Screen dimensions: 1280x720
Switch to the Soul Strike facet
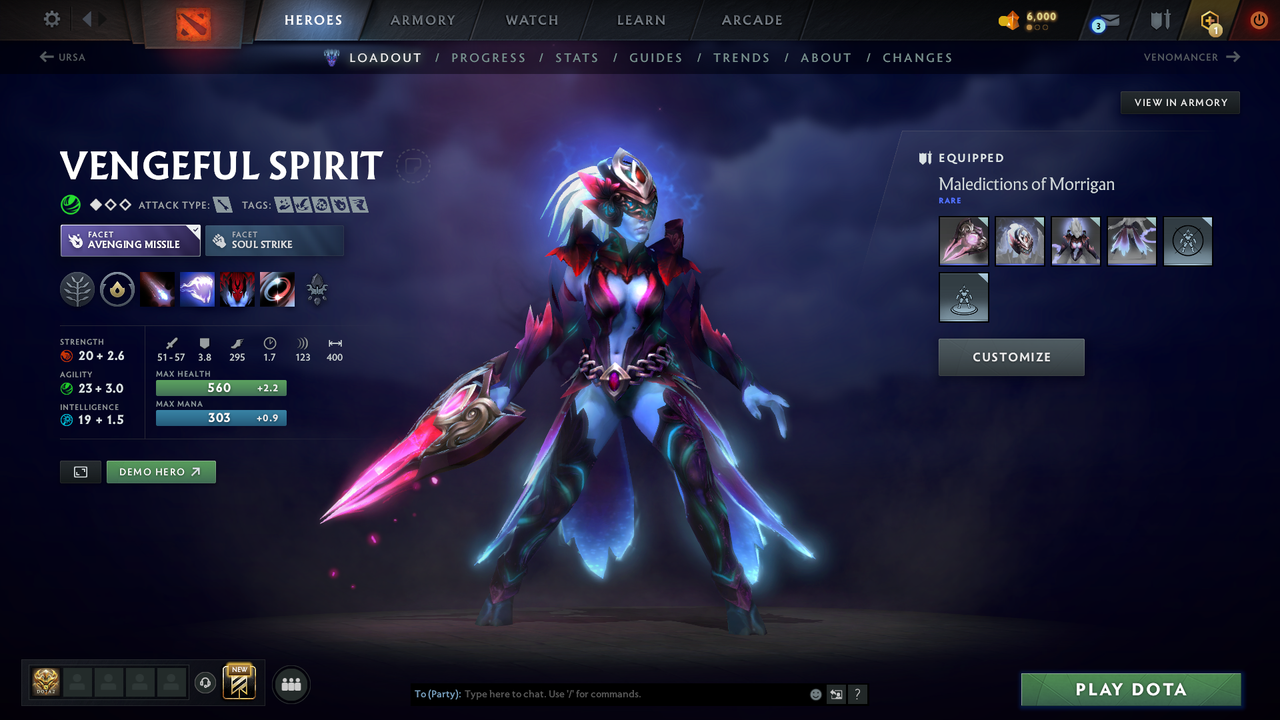pos(274,240)
